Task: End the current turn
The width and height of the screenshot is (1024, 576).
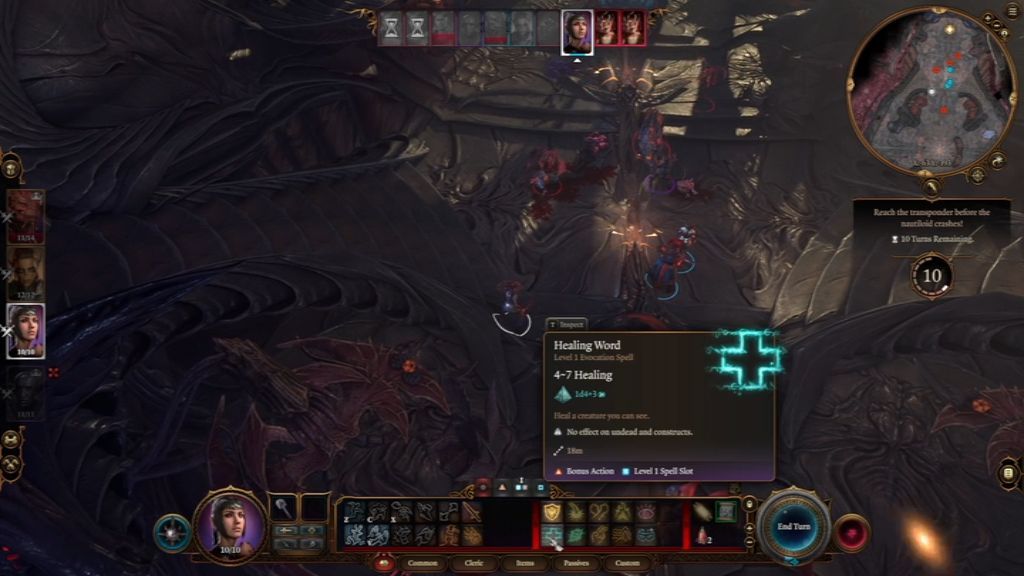Action: tap(793, 526)
